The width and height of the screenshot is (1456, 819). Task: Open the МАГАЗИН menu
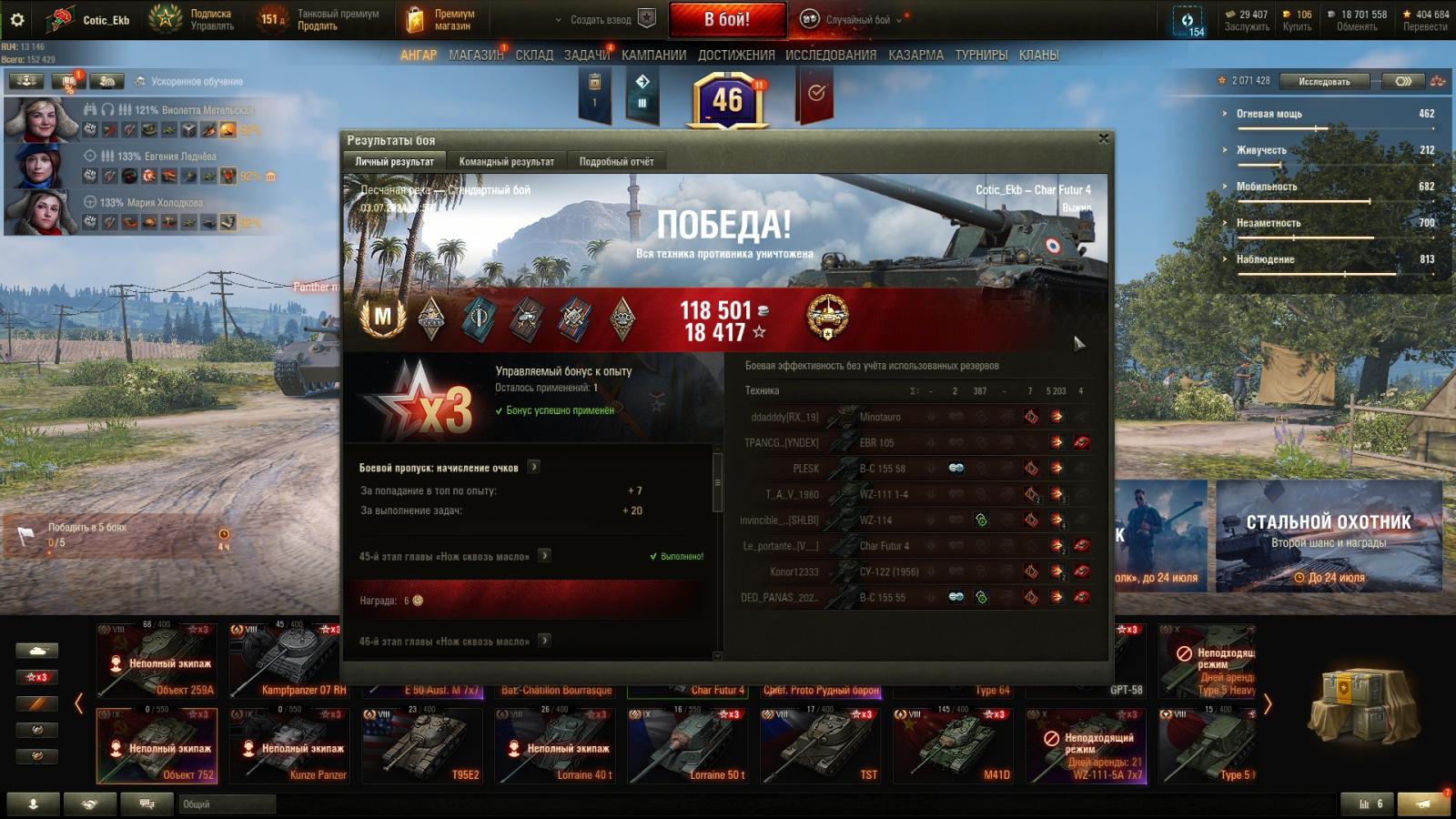coord(475,56)
